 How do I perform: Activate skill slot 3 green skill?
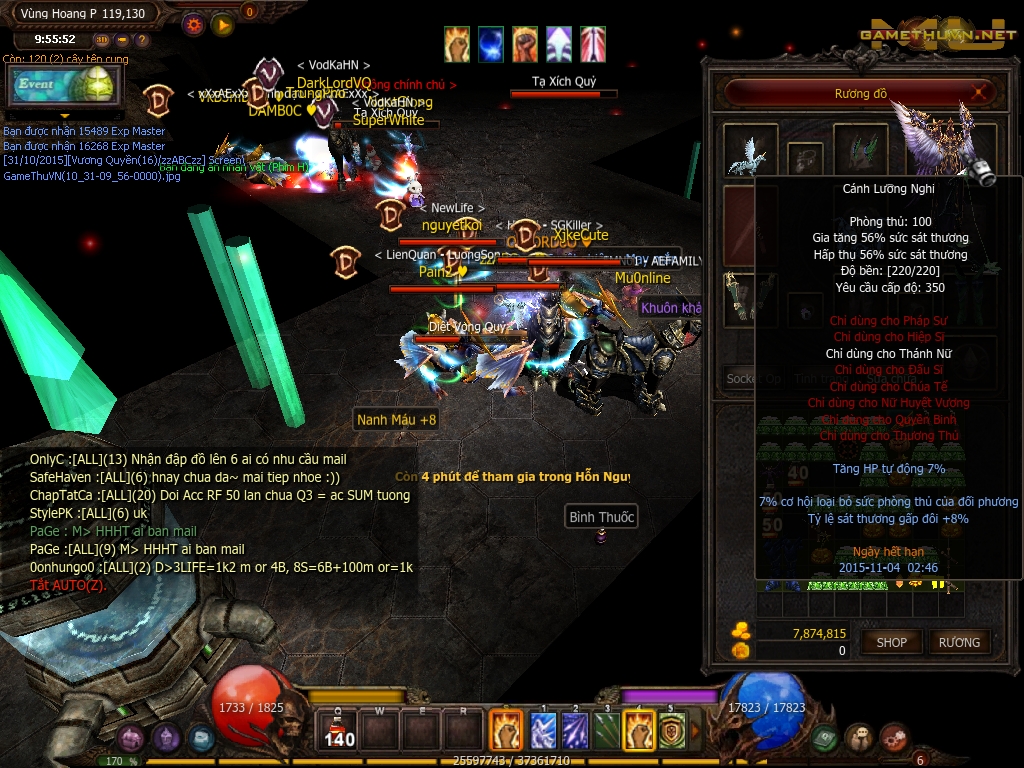tap(606, 730)
